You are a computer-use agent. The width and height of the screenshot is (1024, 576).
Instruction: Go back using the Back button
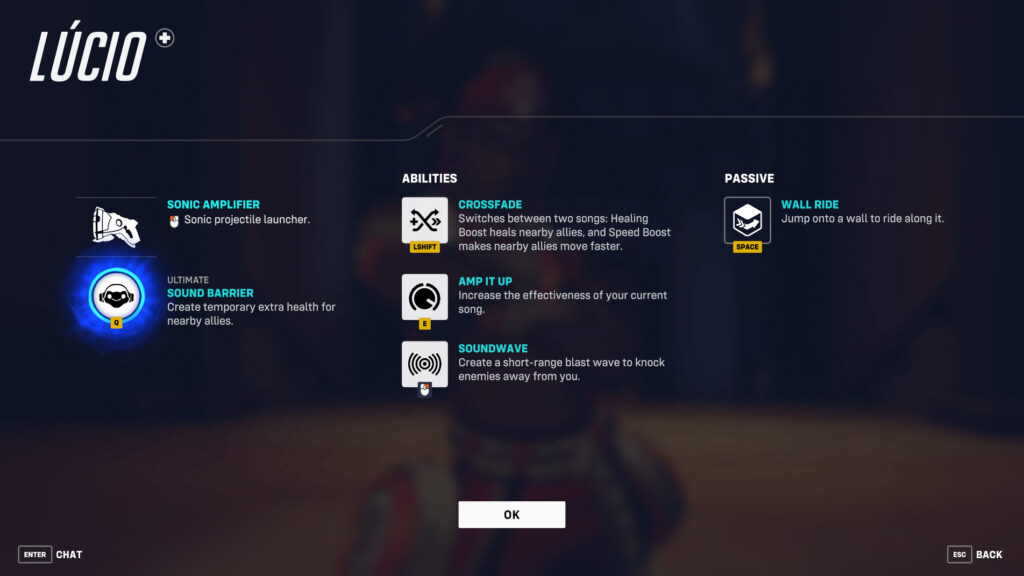[974, 554]
